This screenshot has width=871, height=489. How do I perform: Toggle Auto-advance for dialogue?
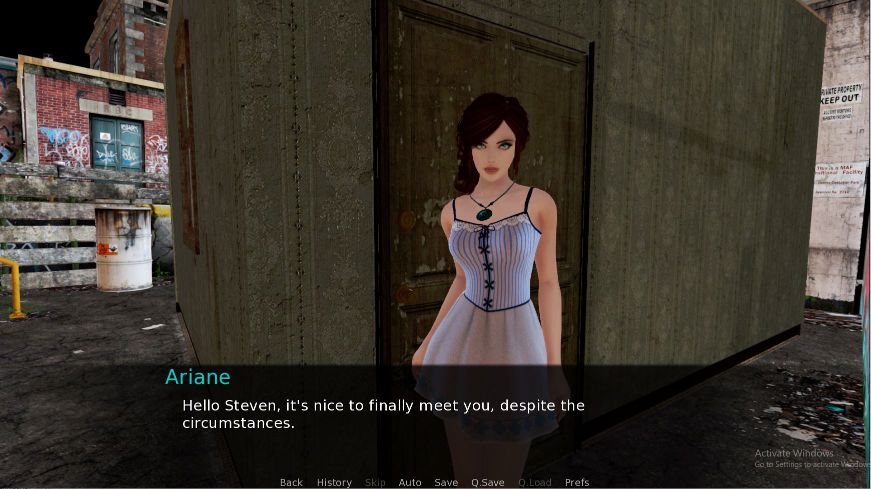click(x=410, y=482)
